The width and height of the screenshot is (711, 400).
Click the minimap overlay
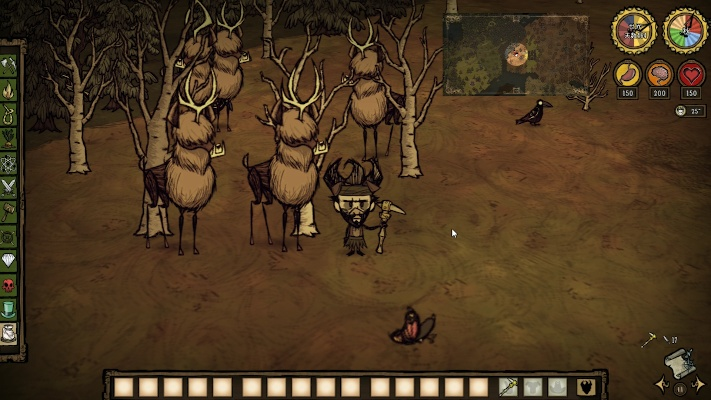click(x=516, y=55)
